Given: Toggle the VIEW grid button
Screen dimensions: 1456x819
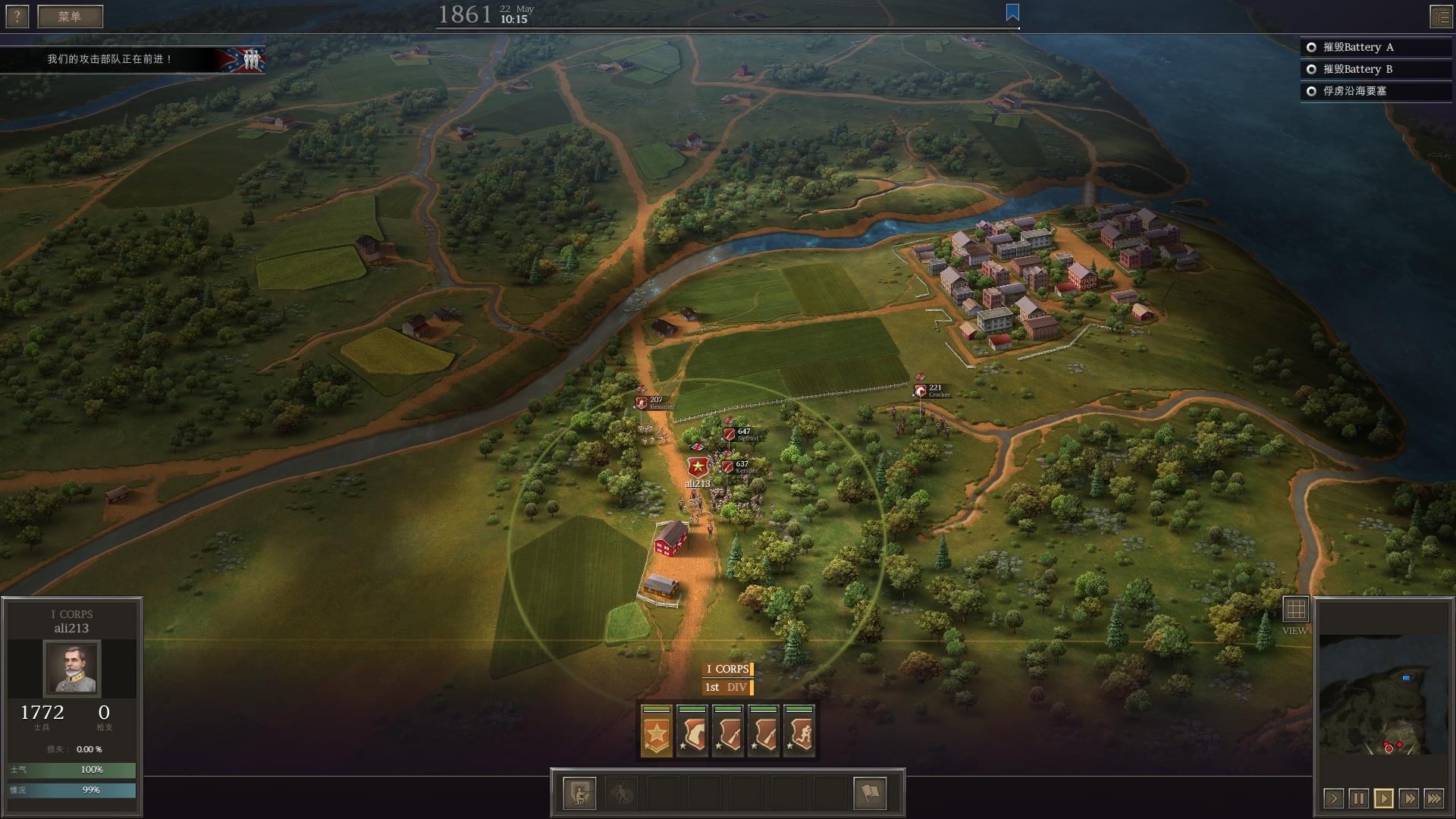Looking at the screenshot, I should tap(1295, 609).
